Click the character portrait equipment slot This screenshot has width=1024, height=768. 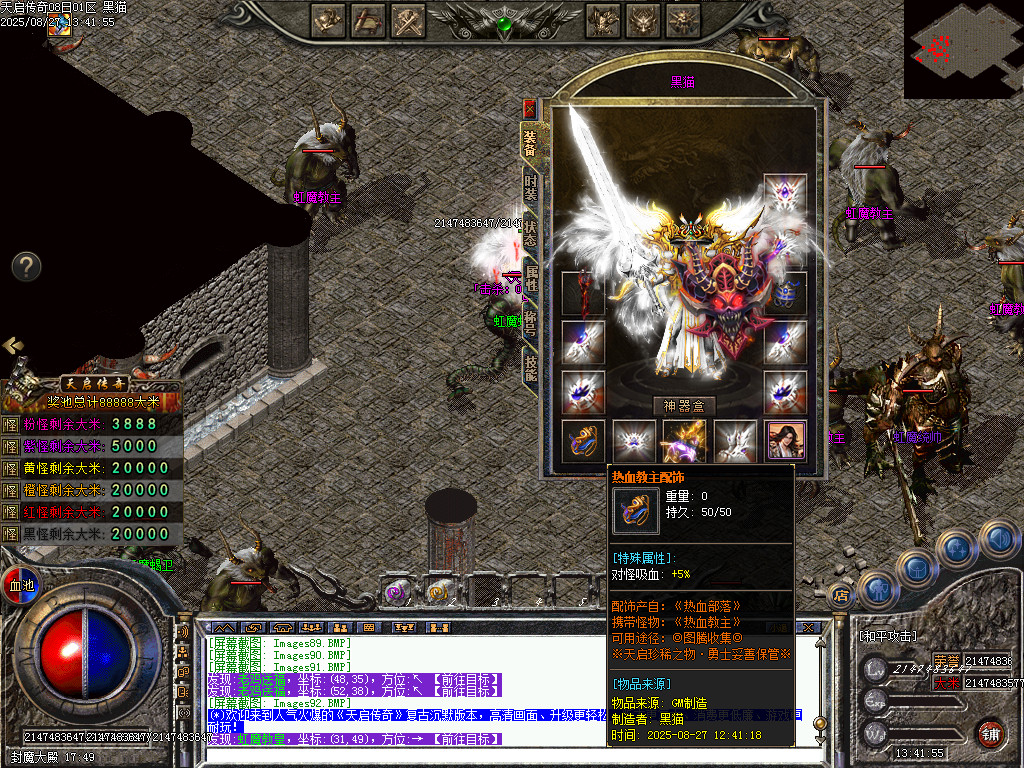[786, 440]
